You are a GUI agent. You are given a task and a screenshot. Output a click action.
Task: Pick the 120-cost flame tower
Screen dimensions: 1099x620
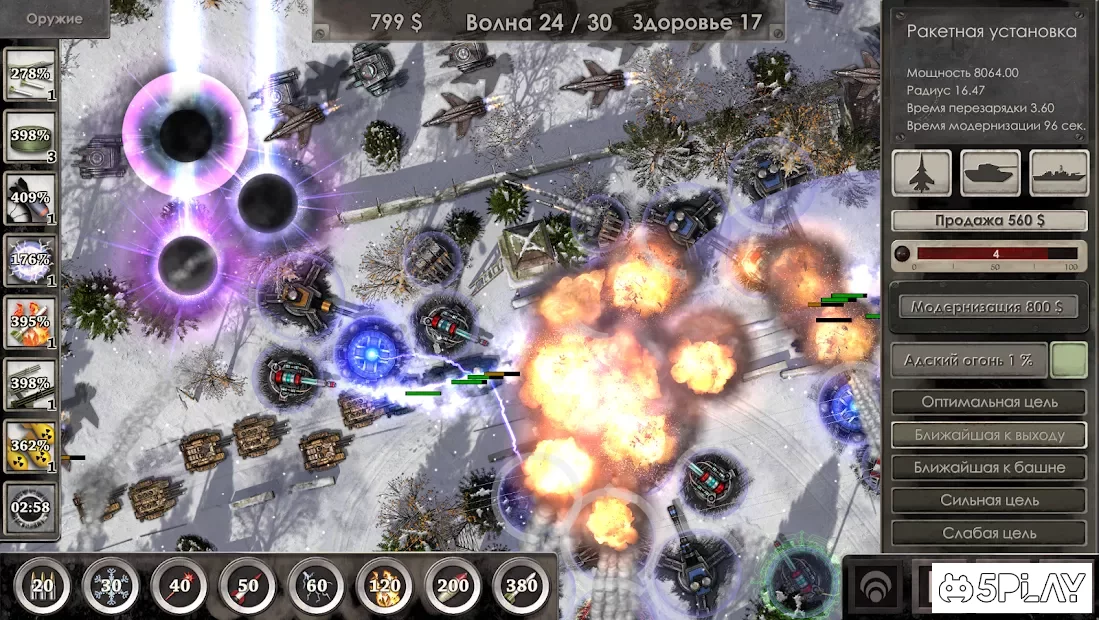[x=384, y=584]
